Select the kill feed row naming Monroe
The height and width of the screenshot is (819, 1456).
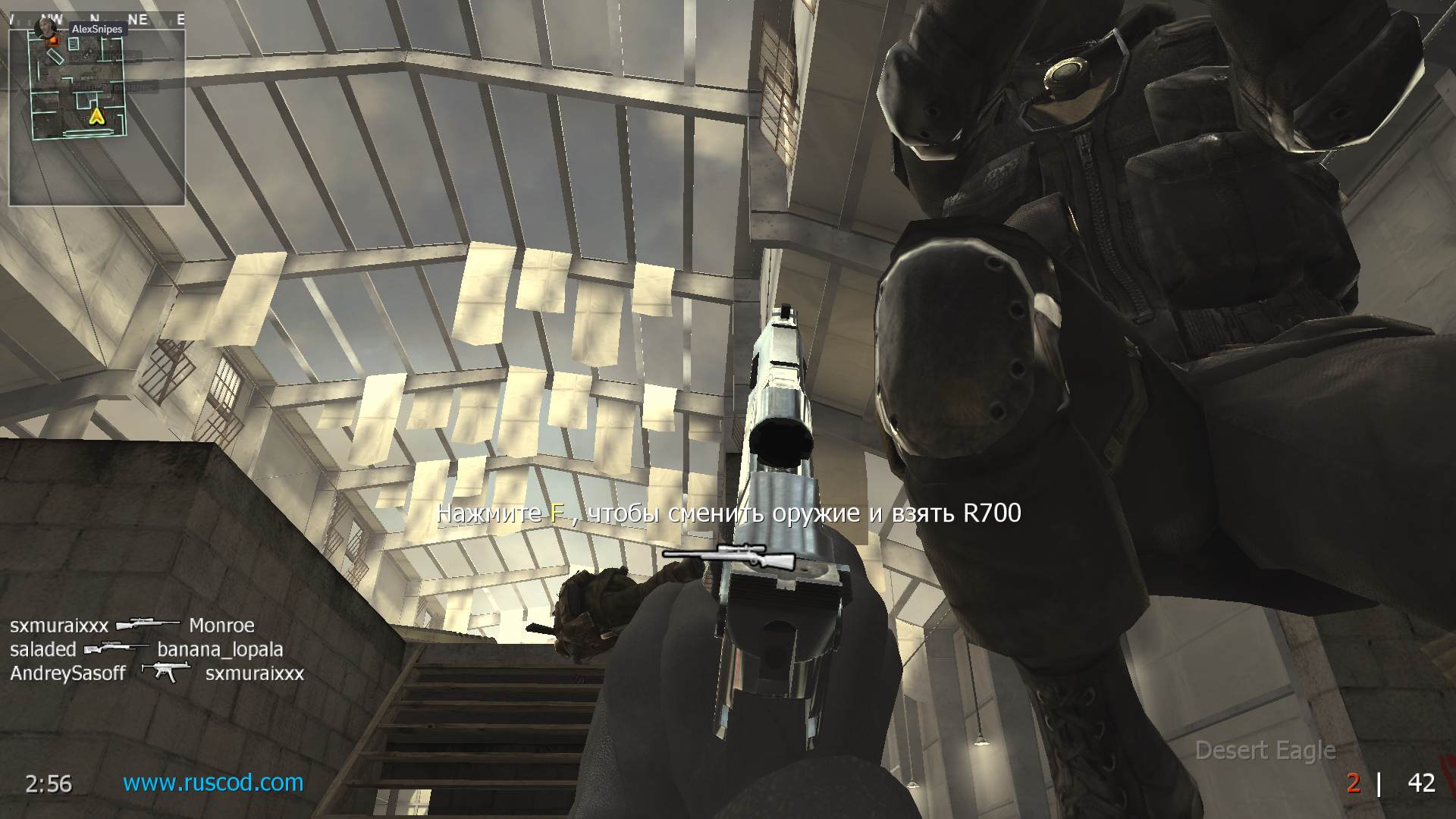(x=132, y=626)
